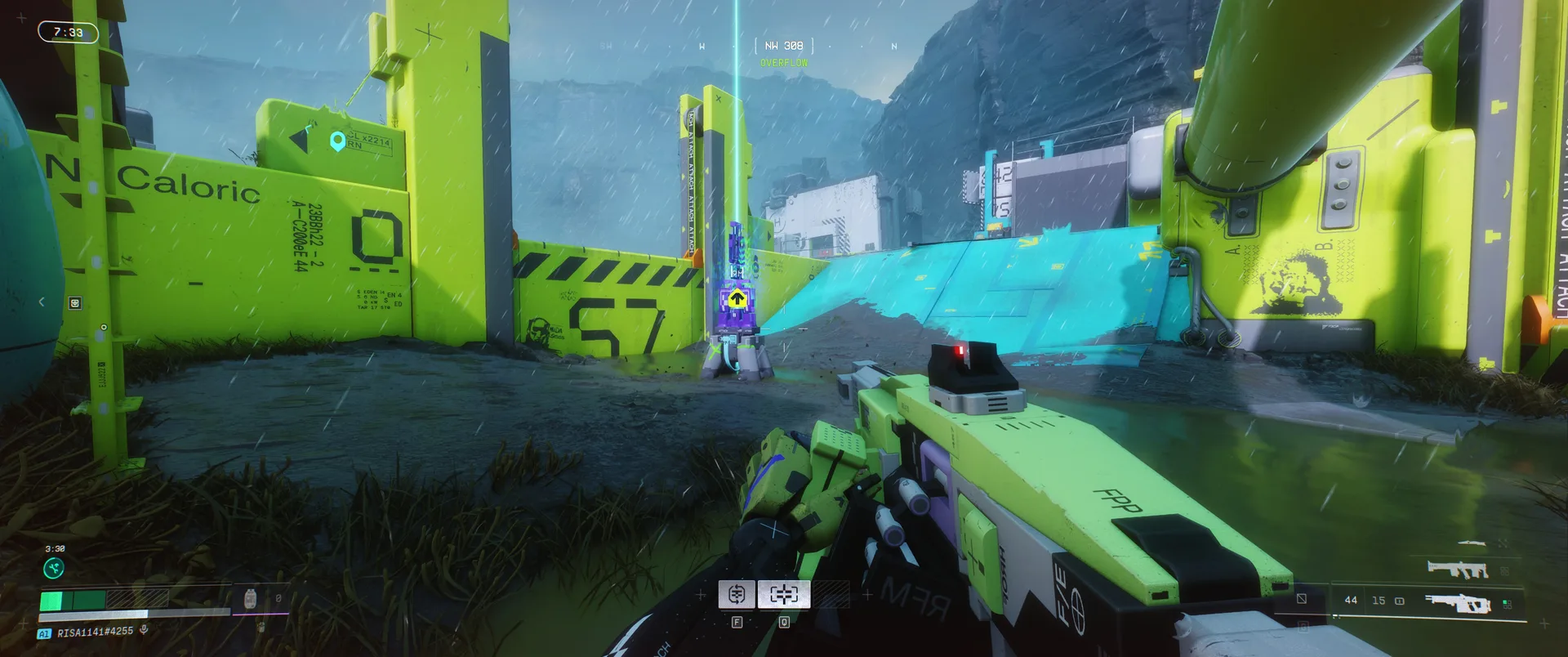This screenshot has height=657, width=1568.
Task: Click the green repair buff status icon
Action: click(54, 568)
